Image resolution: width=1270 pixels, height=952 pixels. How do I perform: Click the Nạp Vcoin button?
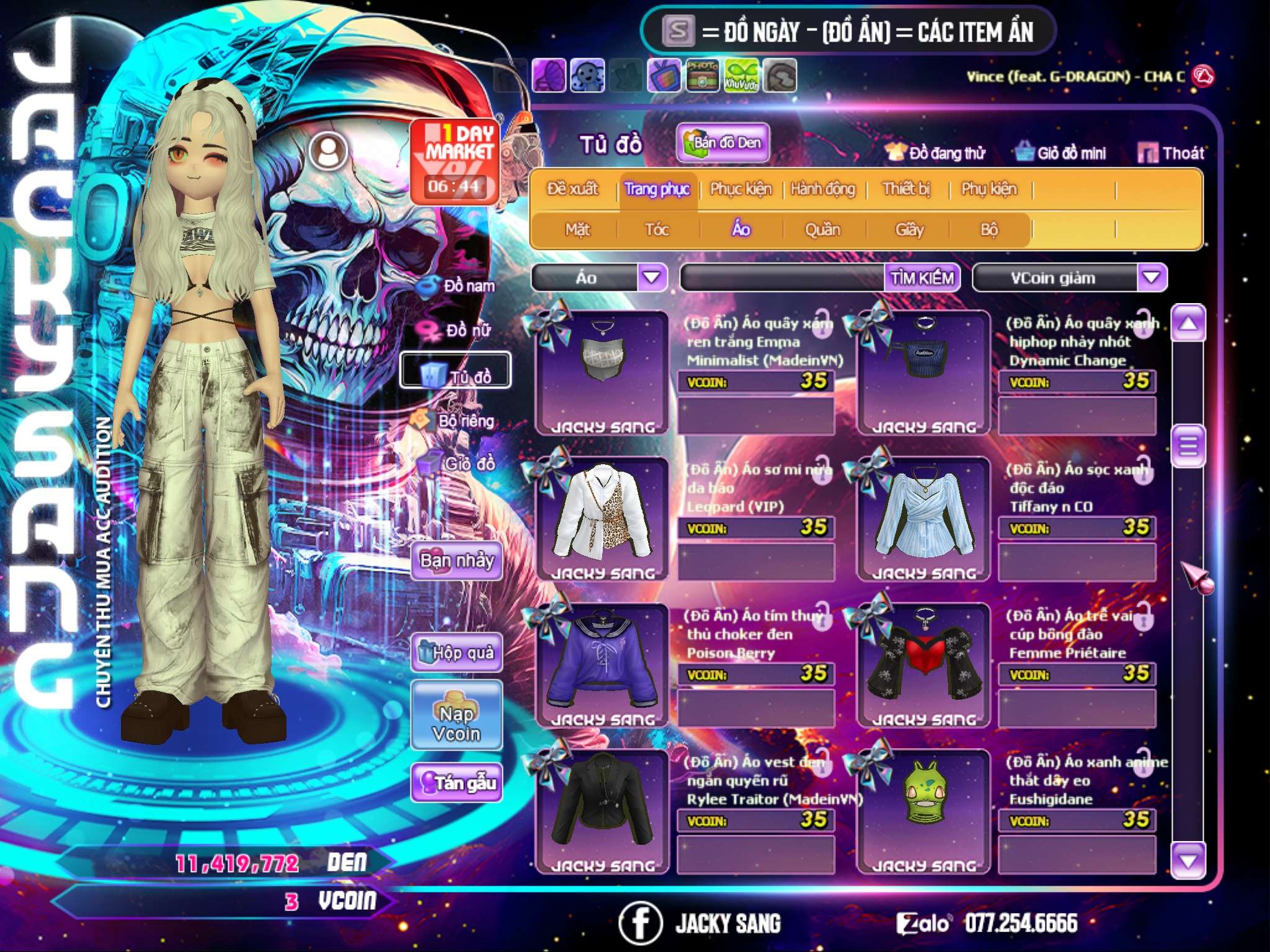pos(456,723)
